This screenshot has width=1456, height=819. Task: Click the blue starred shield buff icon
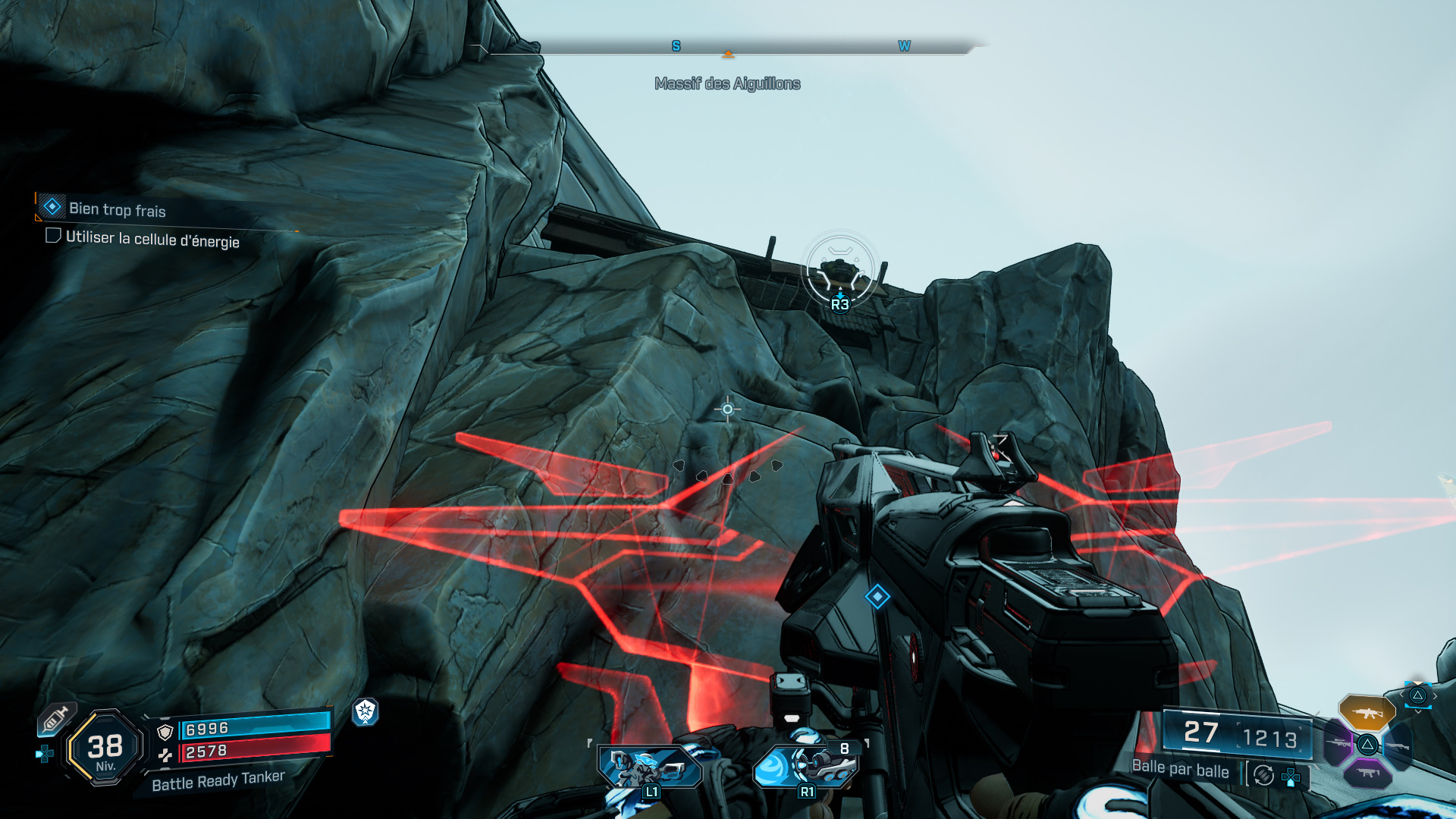point(366,711)
